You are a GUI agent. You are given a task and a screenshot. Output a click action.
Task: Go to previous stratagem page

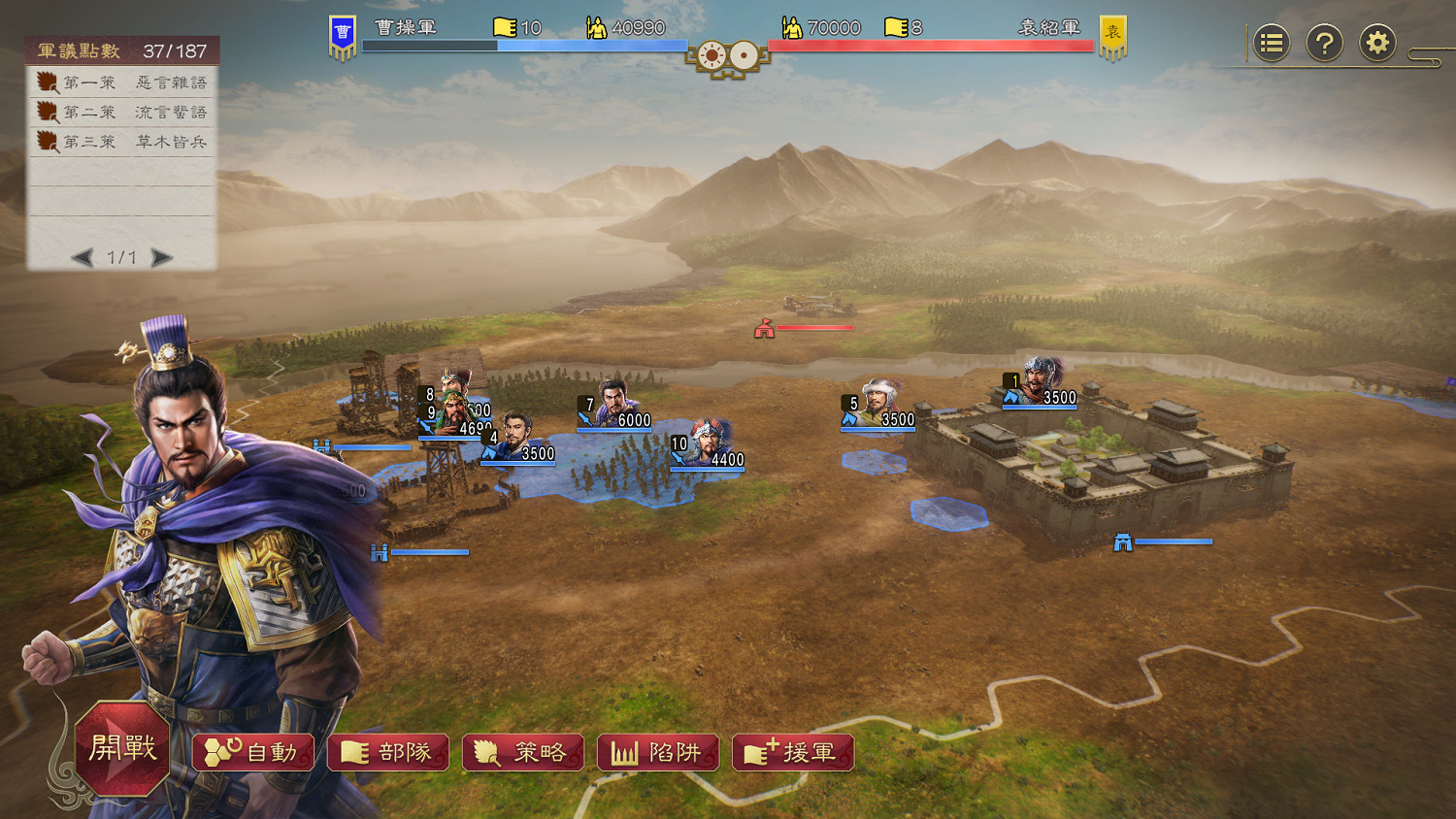(x=83, y=258)
